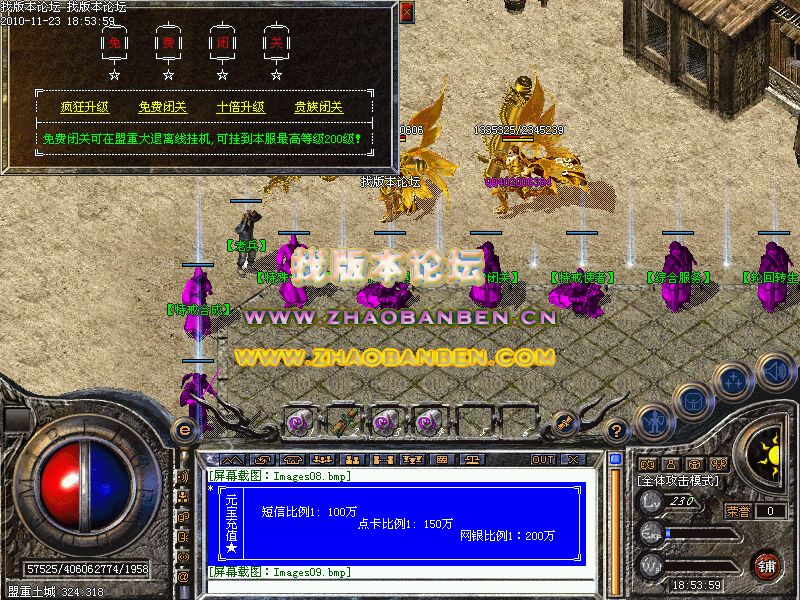Open the red 铺 shop button

click(766, 564)
